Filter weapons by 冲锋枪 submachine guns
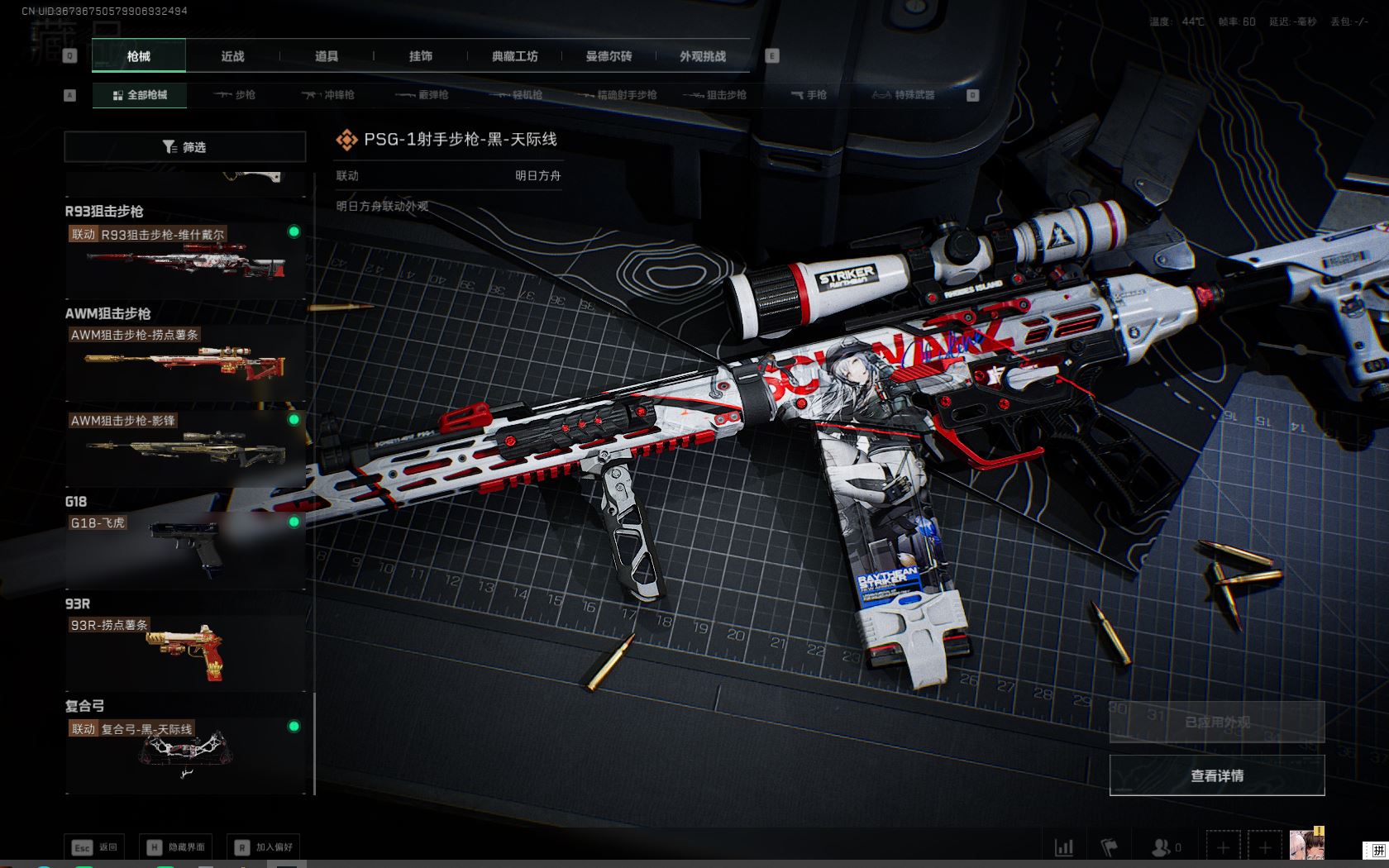 point(328,95)
